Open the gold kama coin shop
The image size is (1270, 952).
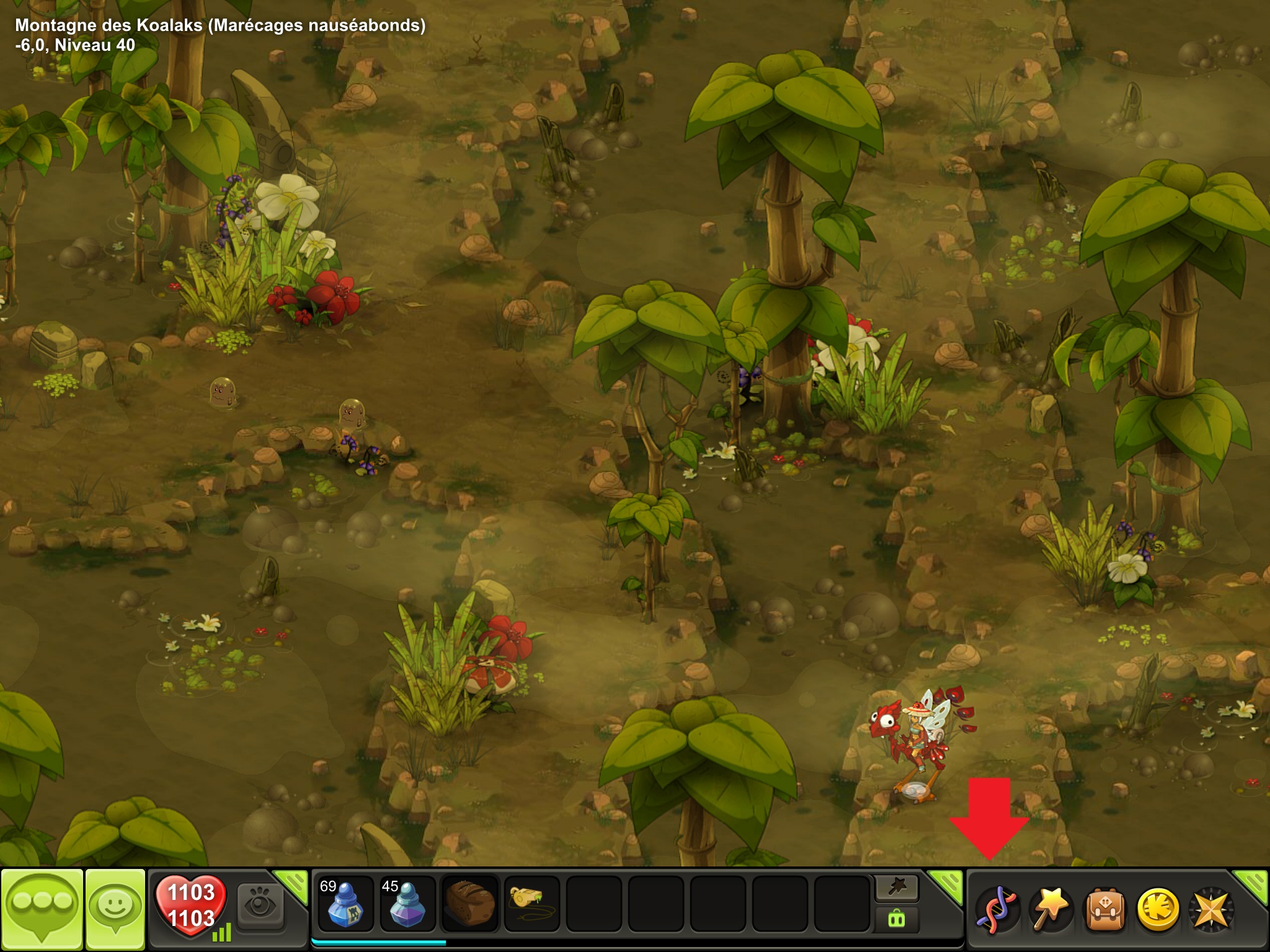(x=1157, y=909)
